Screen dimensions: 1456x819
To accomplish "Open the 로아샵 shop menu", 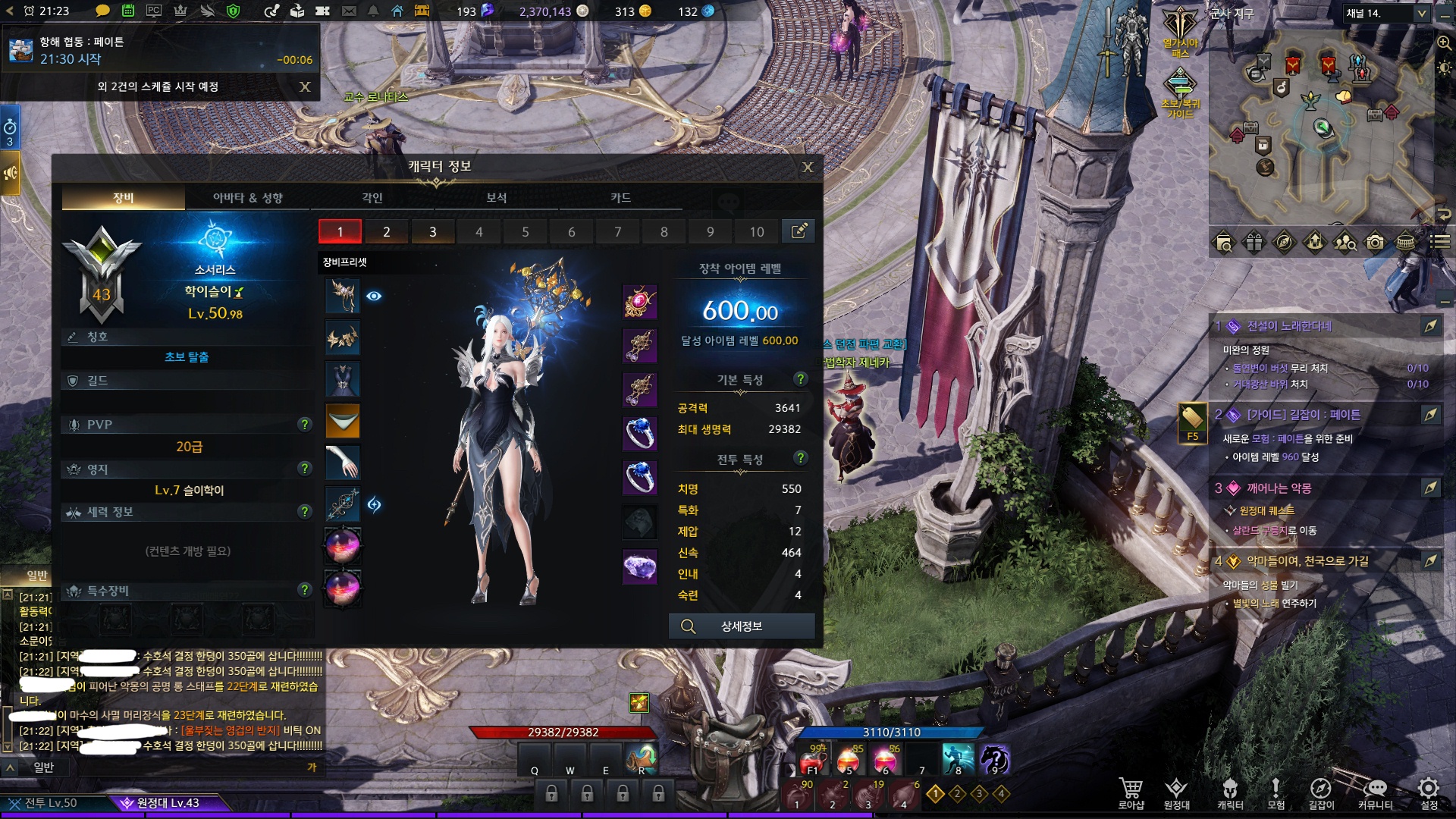I will click(1131, 793).
